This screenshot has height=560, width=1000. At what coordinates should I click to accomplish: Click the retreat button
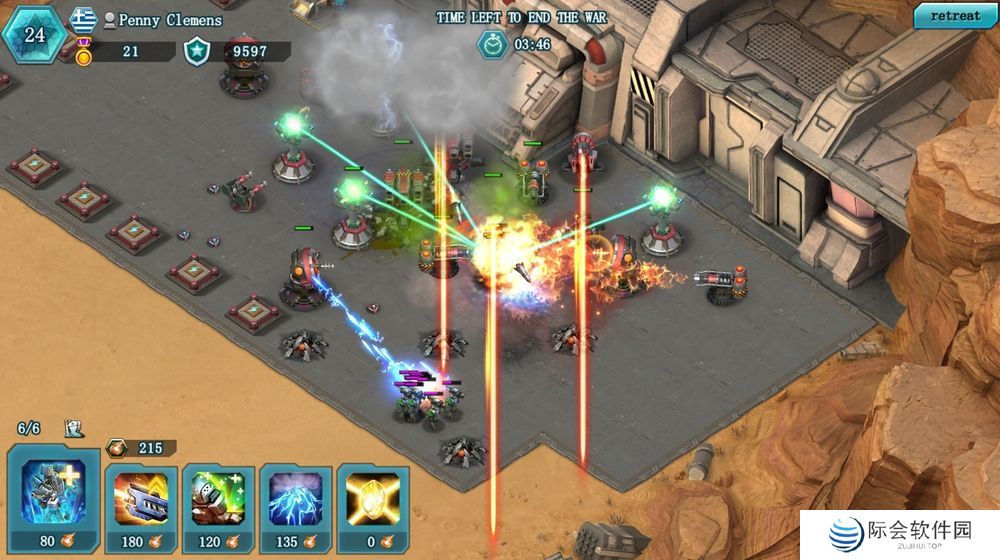click(955, 16)
